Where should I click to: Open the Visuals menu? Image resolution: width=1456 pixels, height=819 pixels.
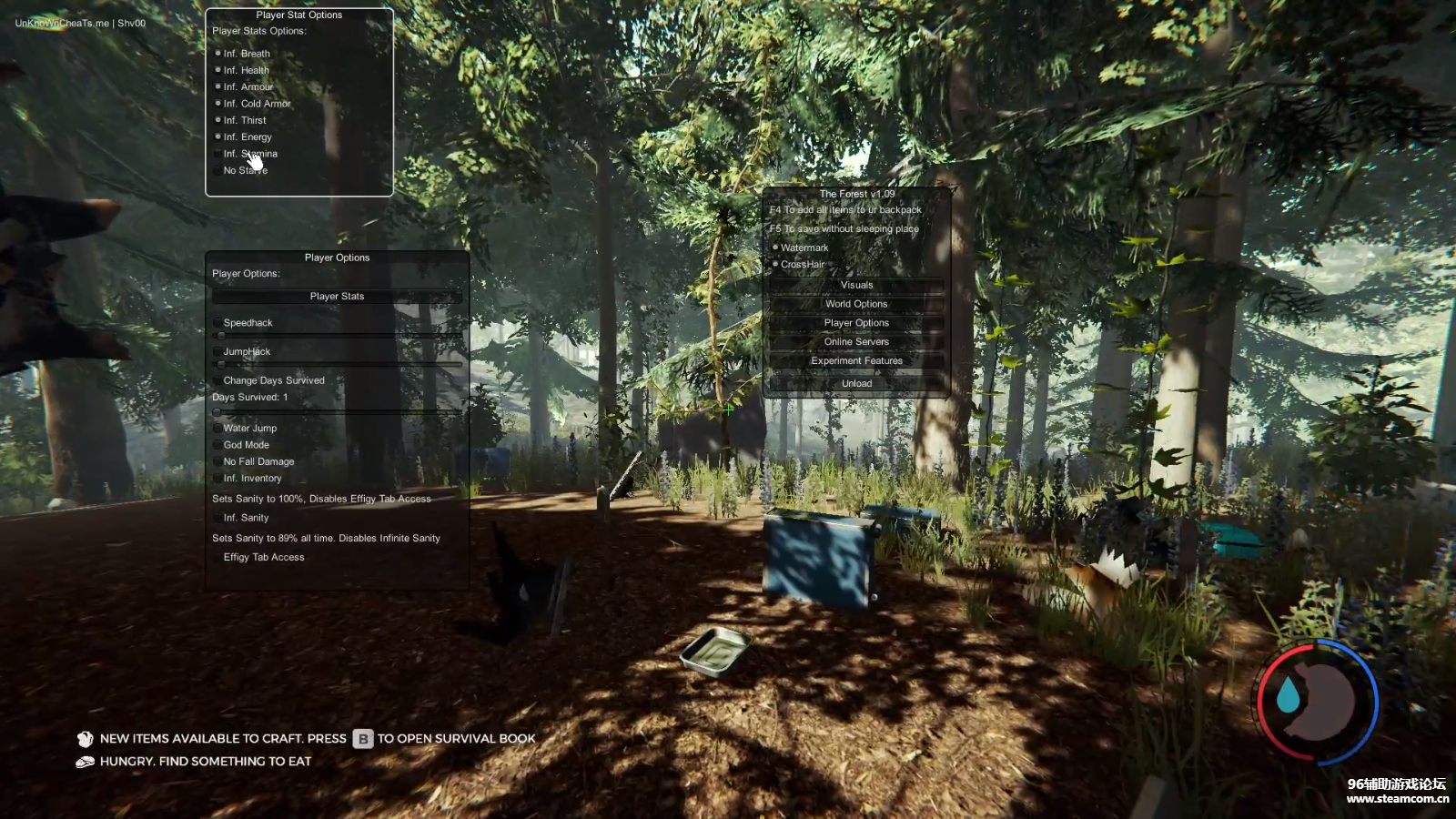click(856, 286)
